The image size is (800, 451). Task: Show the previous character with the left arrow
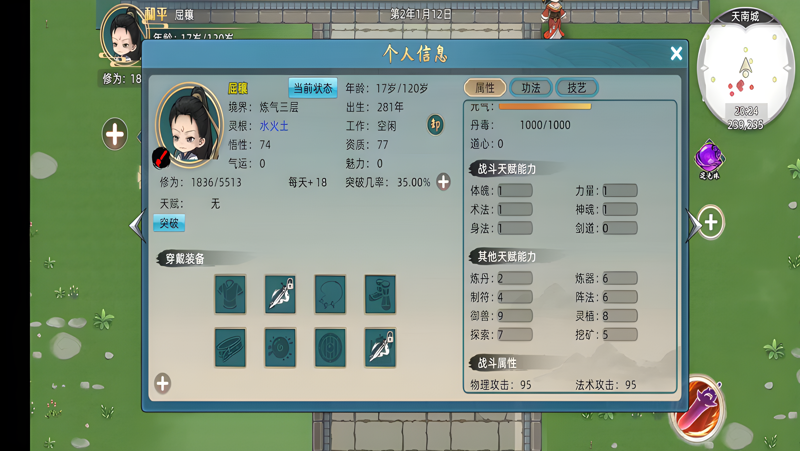(x=137, y=225)
